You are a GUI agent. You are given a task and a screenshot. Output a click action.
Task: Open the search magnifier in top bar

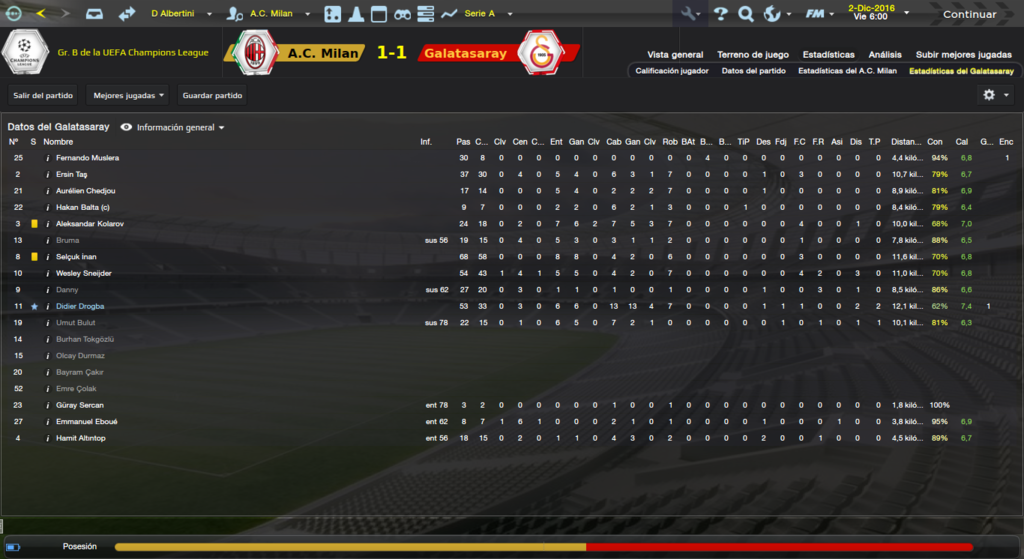tap(745, 14)
